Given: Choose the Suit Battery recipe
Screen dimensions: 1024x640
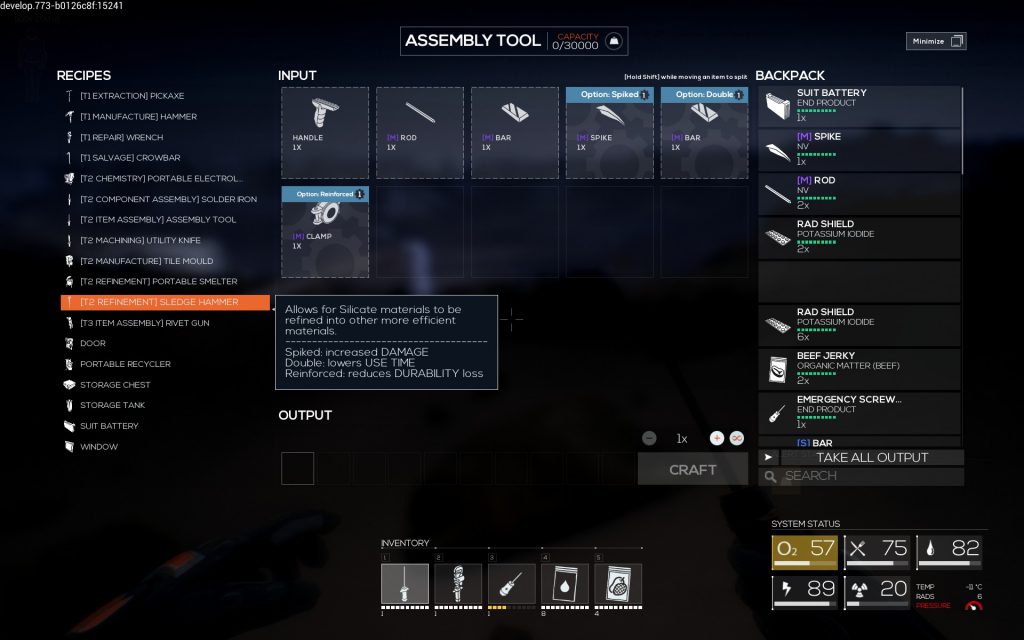Looking at the screenshot, I should coord(109,426).
